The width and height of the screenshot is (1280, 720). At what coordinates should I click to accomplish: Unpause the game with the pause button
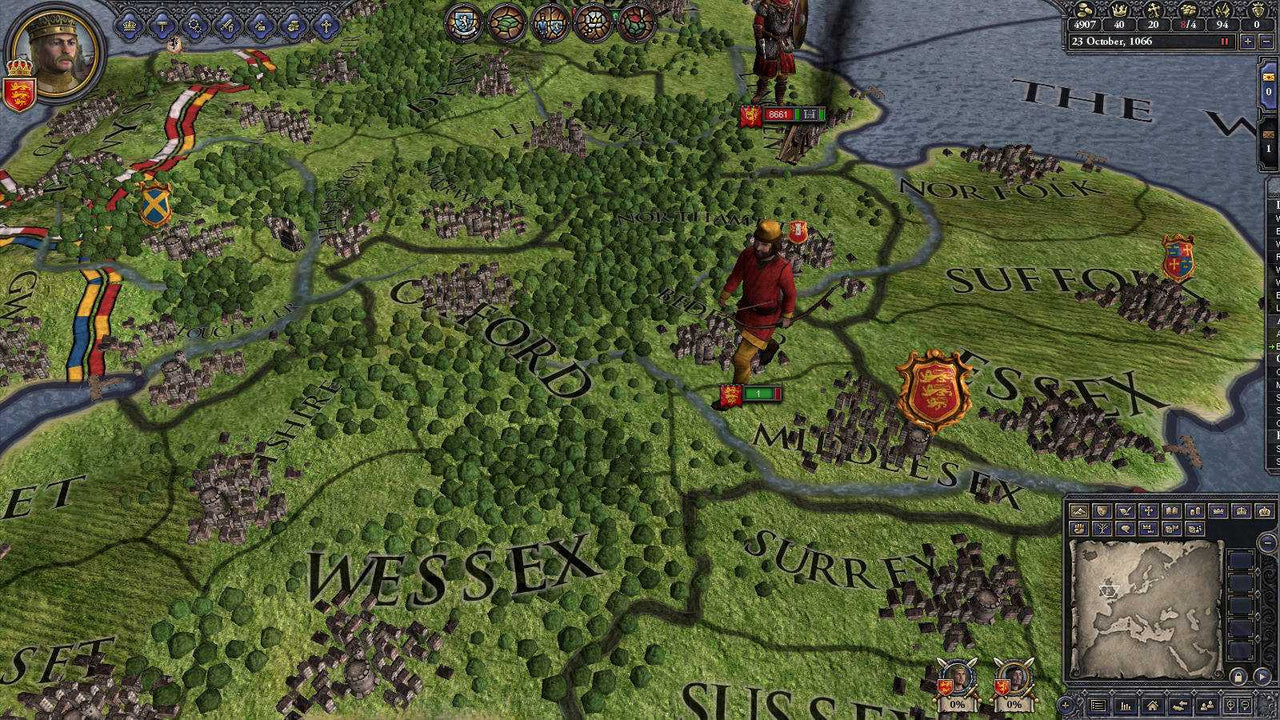pyautogui.click(x=1223, y=41)
